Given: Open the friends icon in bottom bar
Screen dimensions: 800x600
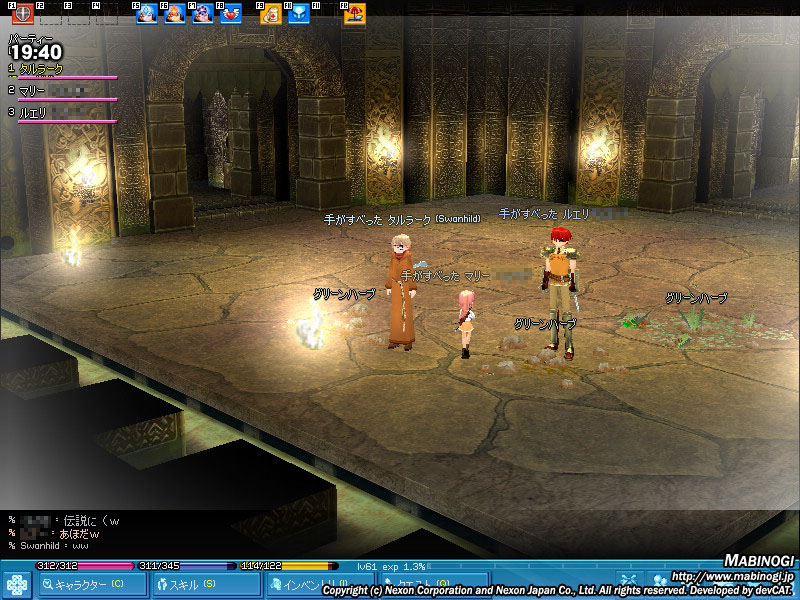Looking at the screenshot, I should click(x=658, y=580).
